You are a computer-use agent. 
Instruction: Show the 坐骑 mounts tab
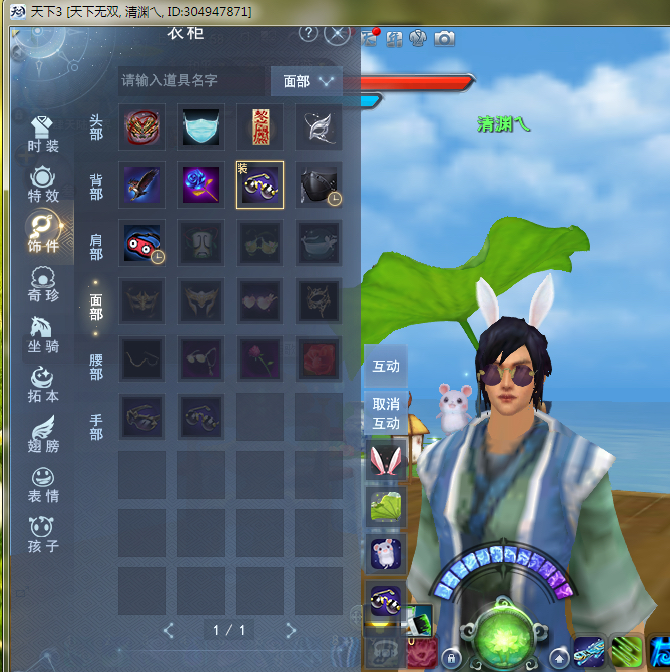coord(43,333)
